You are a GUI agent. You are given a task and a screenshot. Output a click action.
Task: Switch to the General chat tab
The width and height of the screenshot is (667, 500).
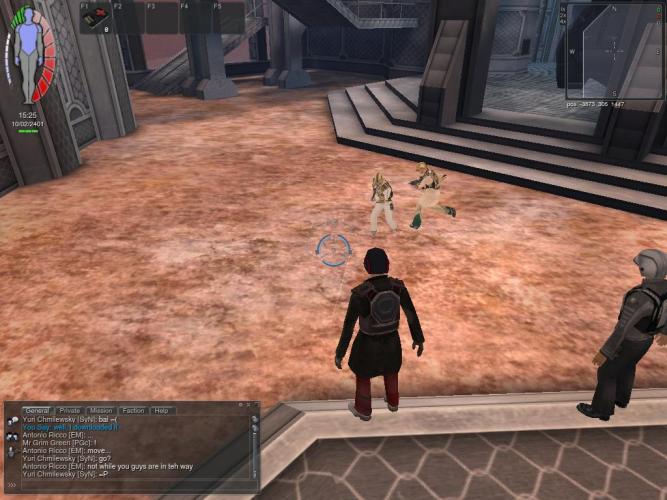[x=37, y=411]
